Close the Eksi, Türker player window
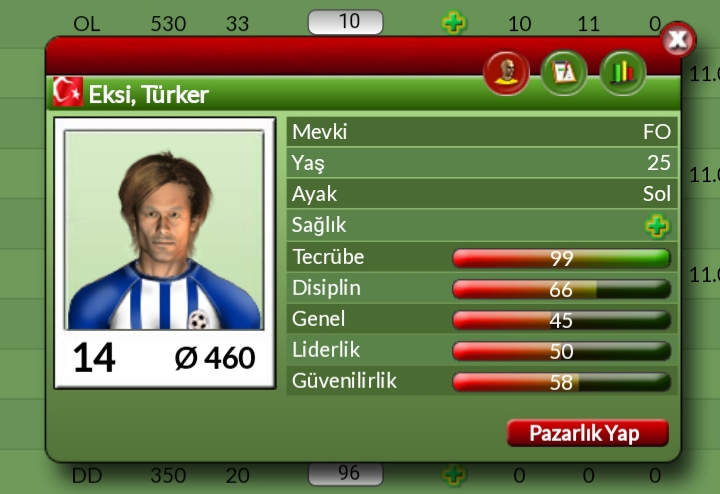Screen dimensions: 720x494 679,39
